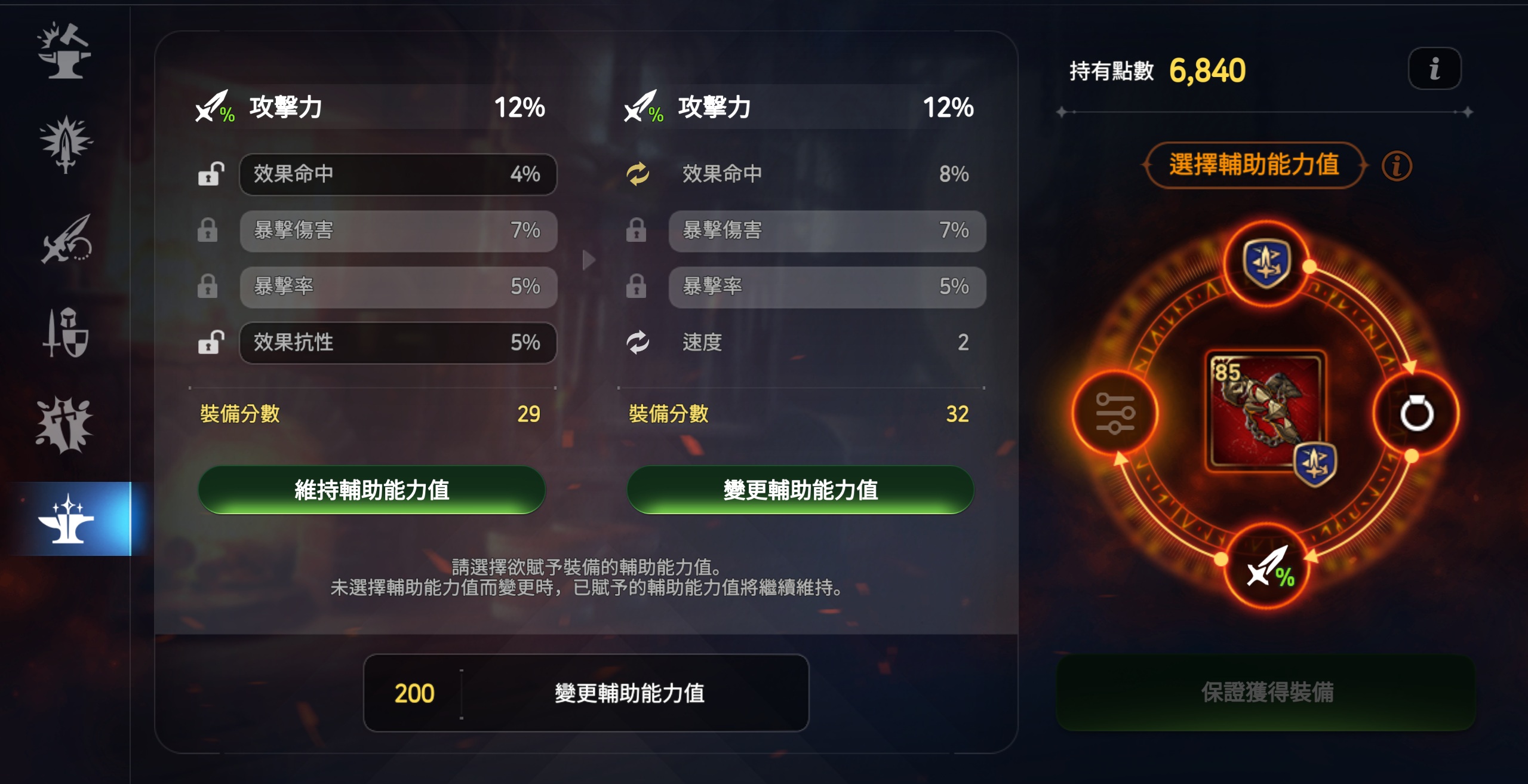Unlock the left 暴擊率 5% substat
This screenshot has width=1528, height=784.
pos(208,287)
